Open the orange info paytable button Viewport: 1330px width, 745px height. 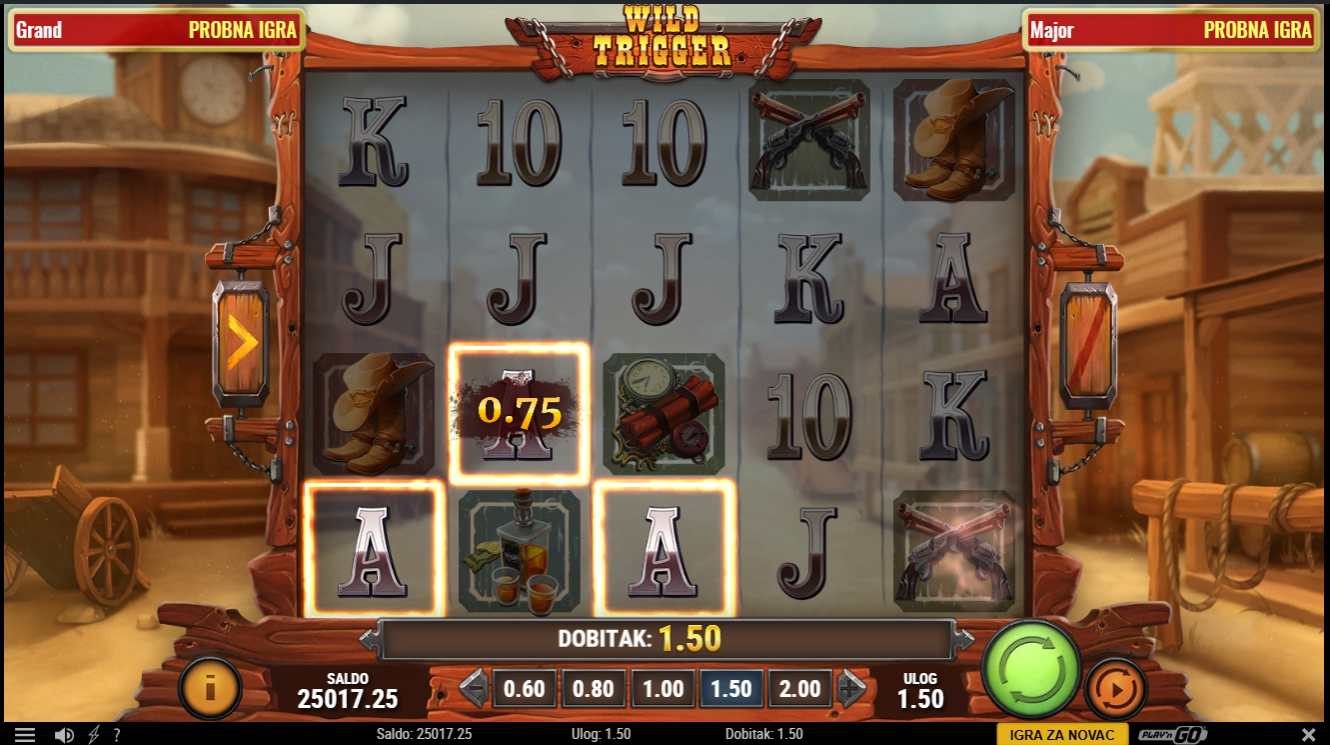coord(210,688)
